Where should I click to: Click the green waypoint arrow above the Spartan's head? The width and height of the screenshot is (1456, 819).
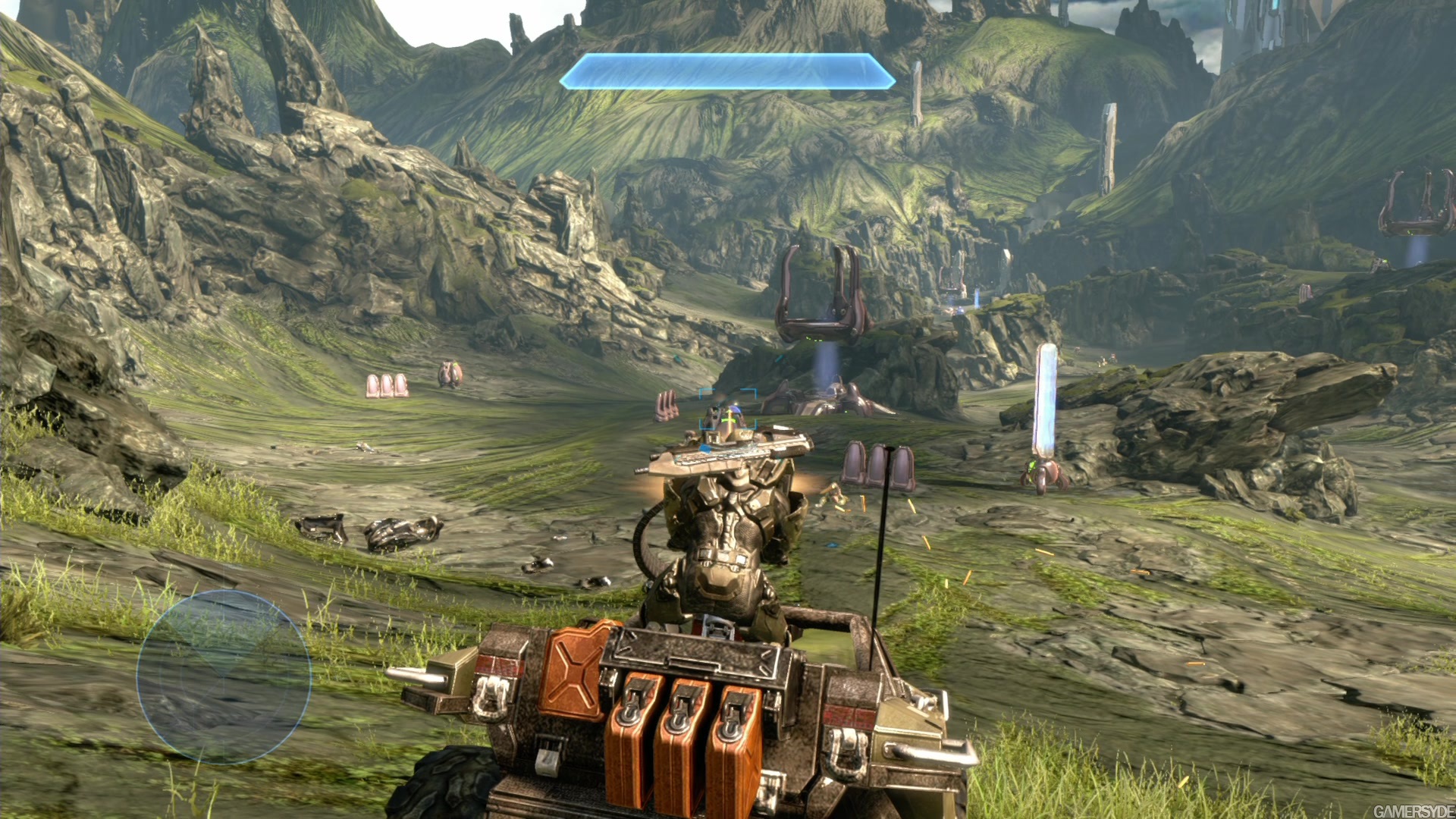[x=729, y=421]
